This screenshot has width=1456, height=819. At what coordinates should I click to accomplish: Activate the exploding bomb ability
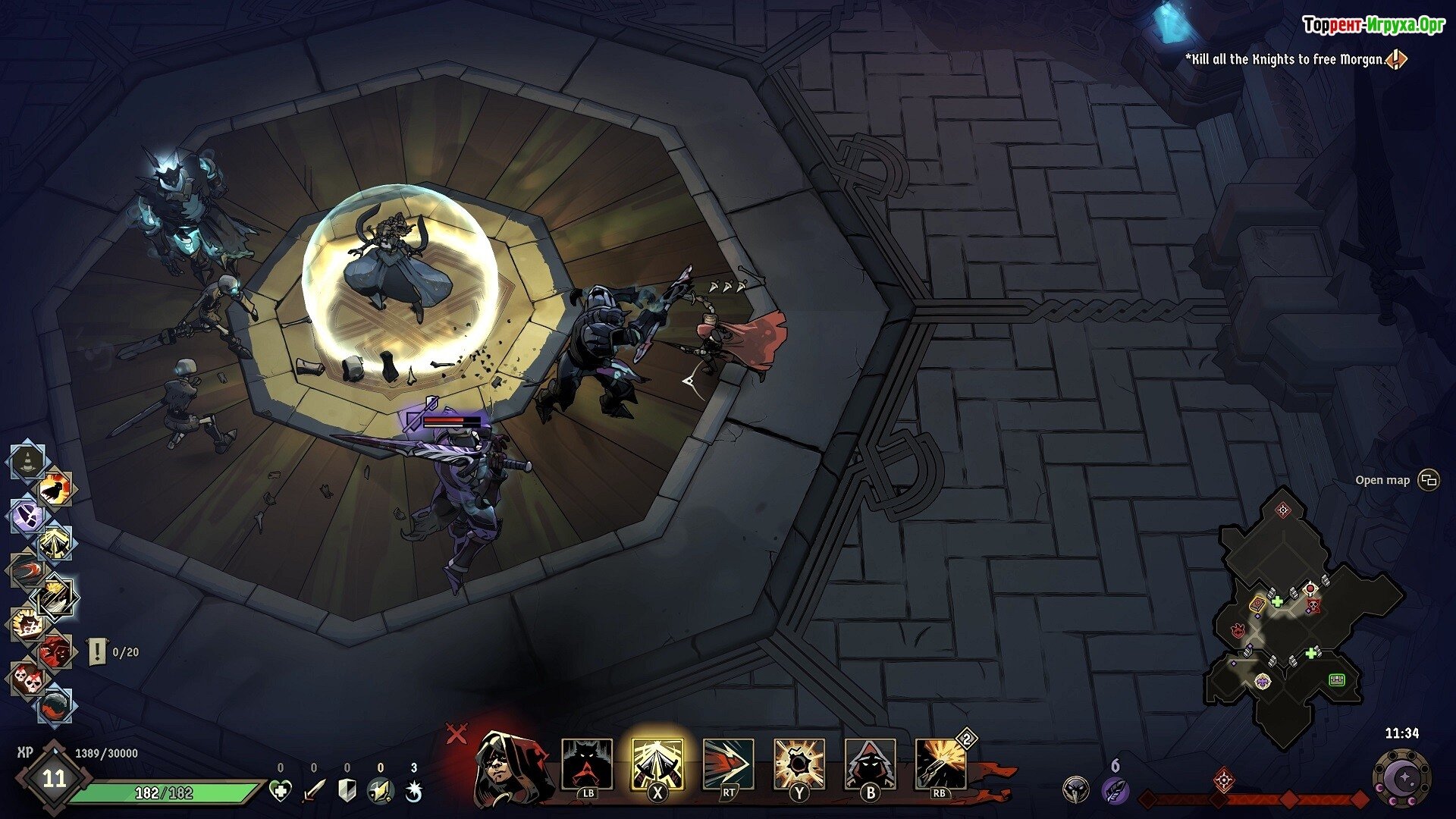click(799, 764)
